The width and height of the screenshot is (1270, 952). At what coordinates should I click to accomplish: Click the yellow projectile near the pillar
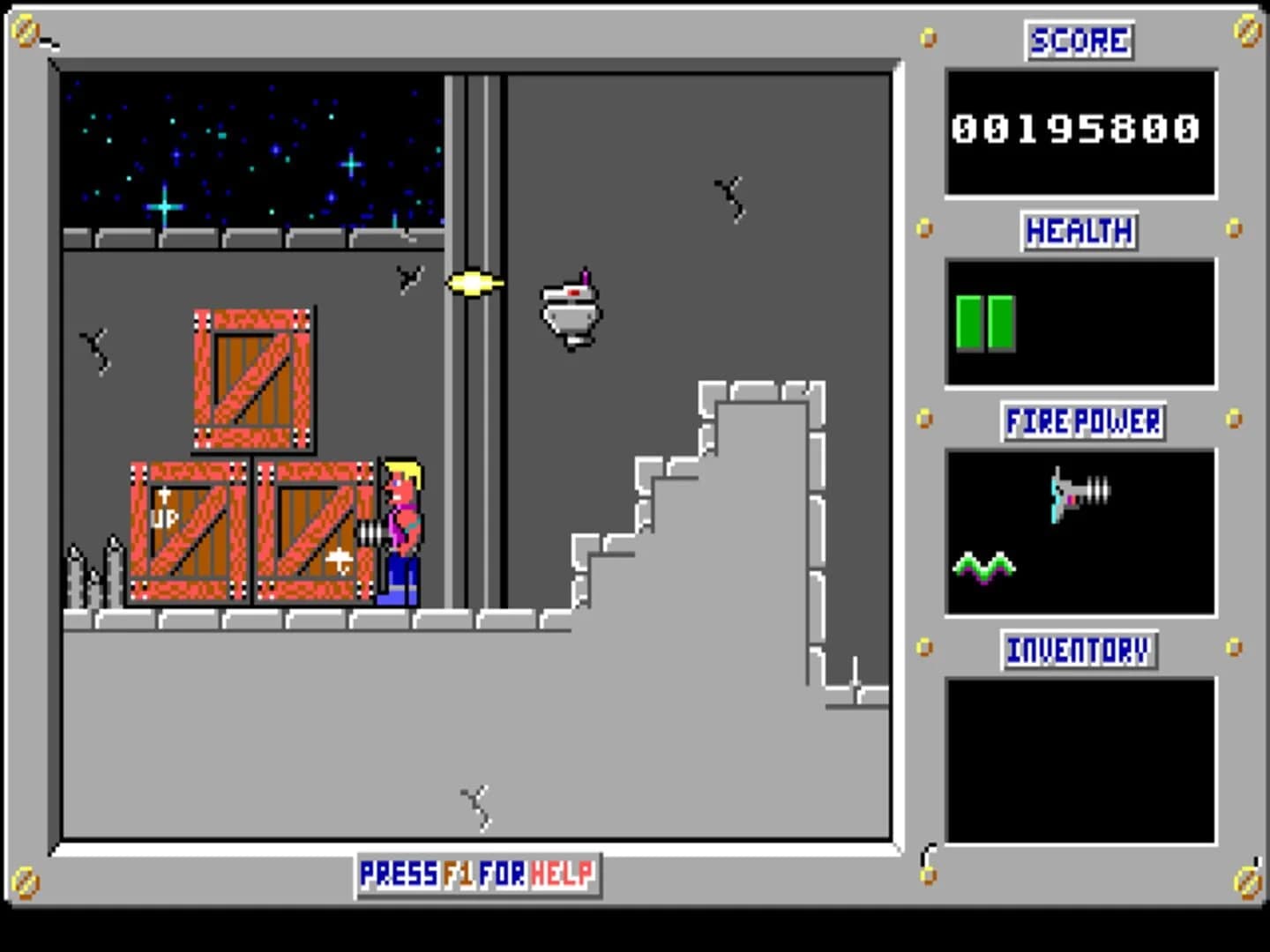[x=474, y=281]
